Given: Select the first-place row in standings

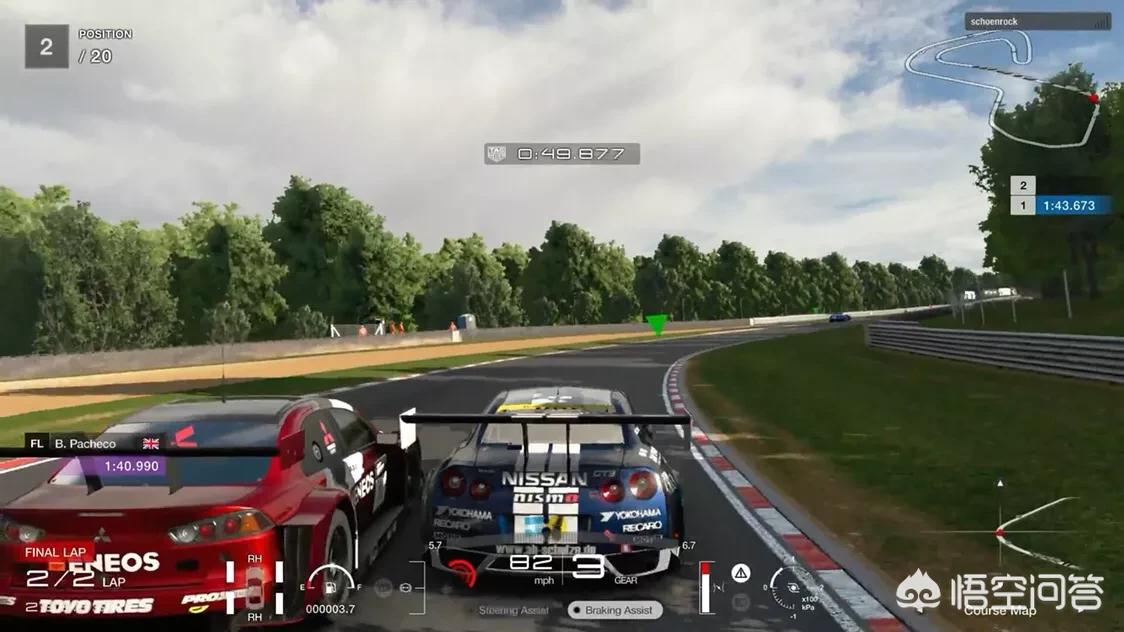Looking at the screenshot, I should coord(1060,206).
